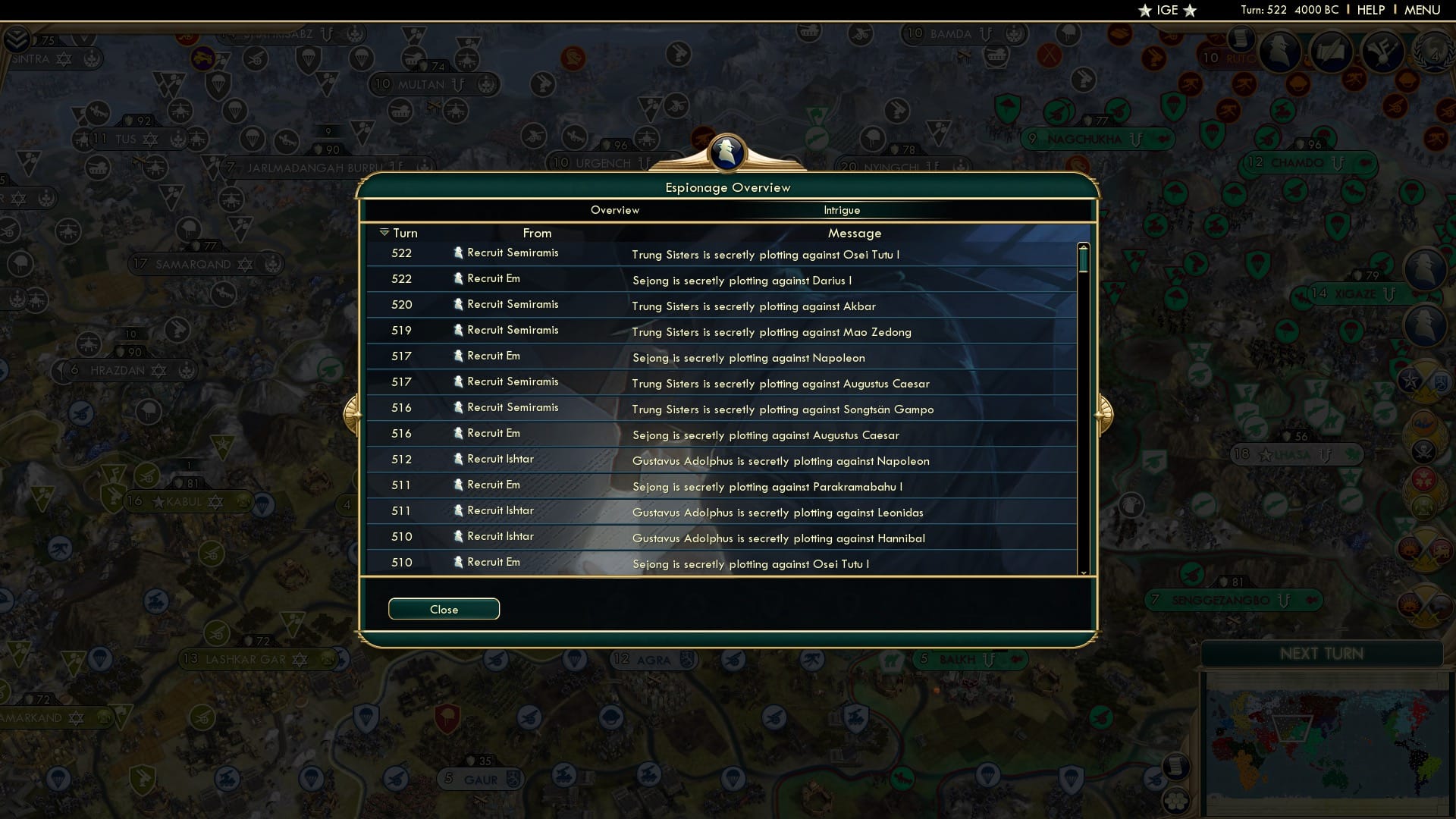The width and height of the screenshot is (1456, 819).
Task: Switch to the Overview tab
Action: coord(615,210)
